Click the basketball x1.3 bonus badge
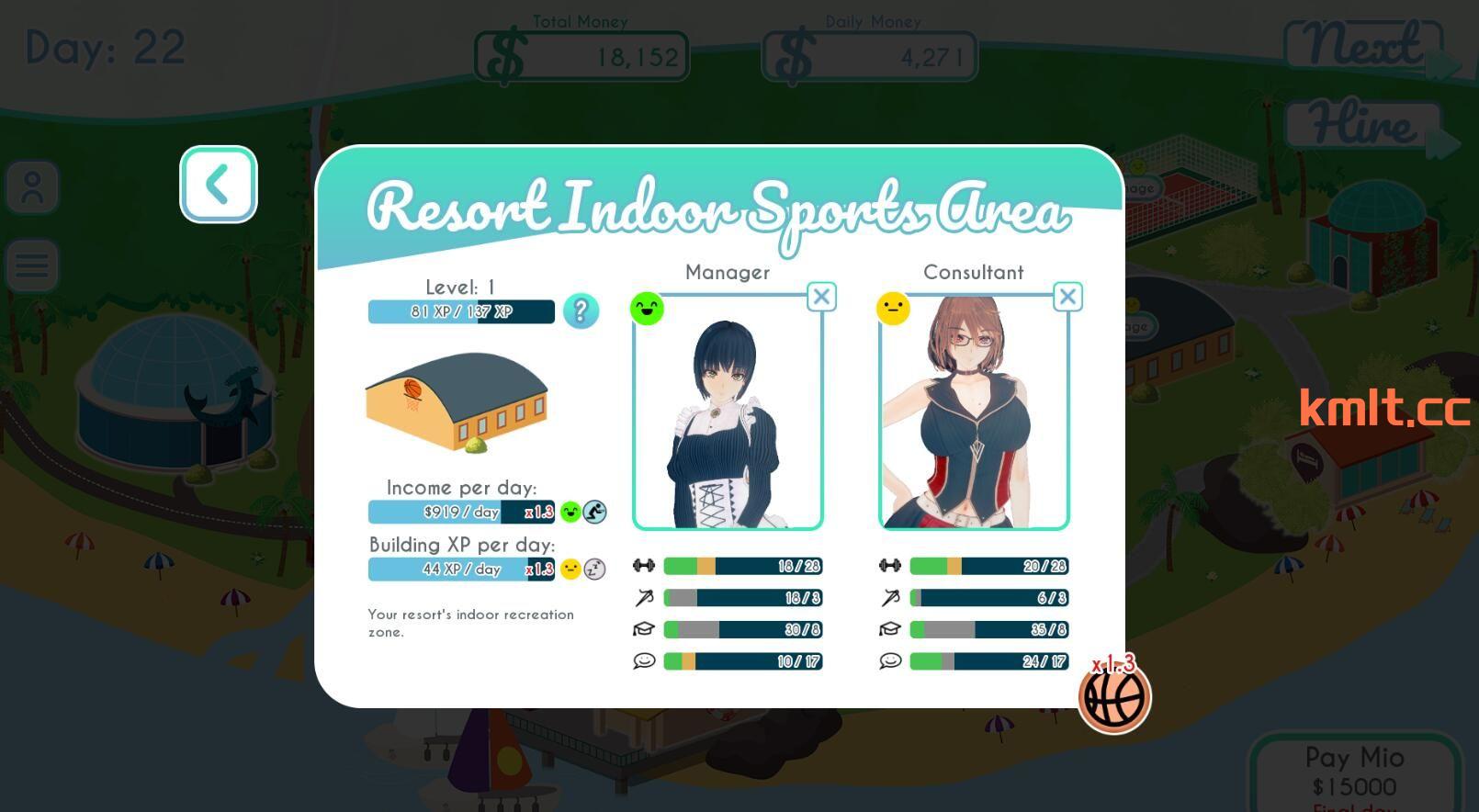The height and width of the screenshot is (812, 1479). pyautogui.click(x=1113, y=696)
